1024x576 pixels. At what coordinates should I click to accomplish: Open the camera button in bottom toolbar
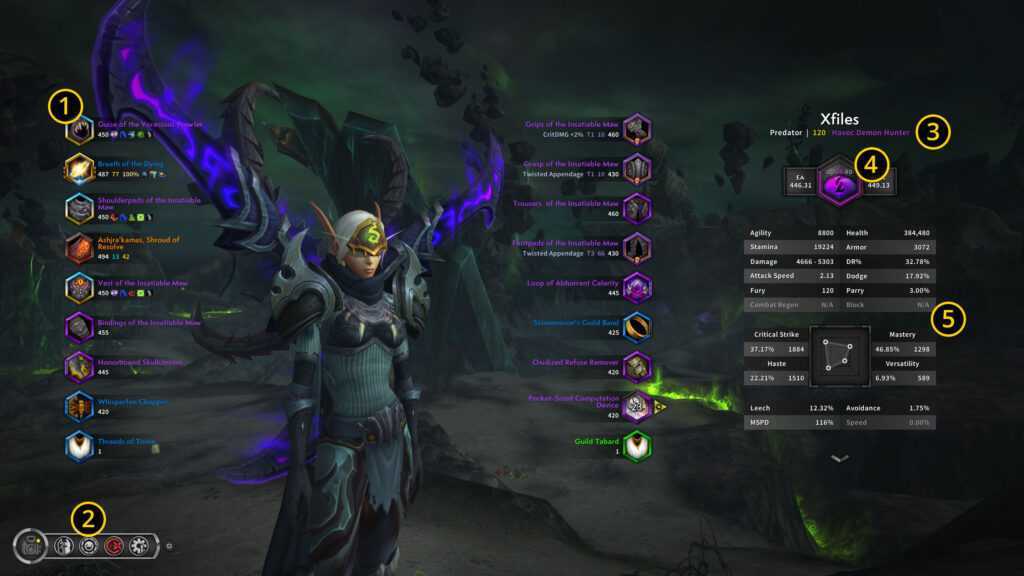(x=30, y=546)
